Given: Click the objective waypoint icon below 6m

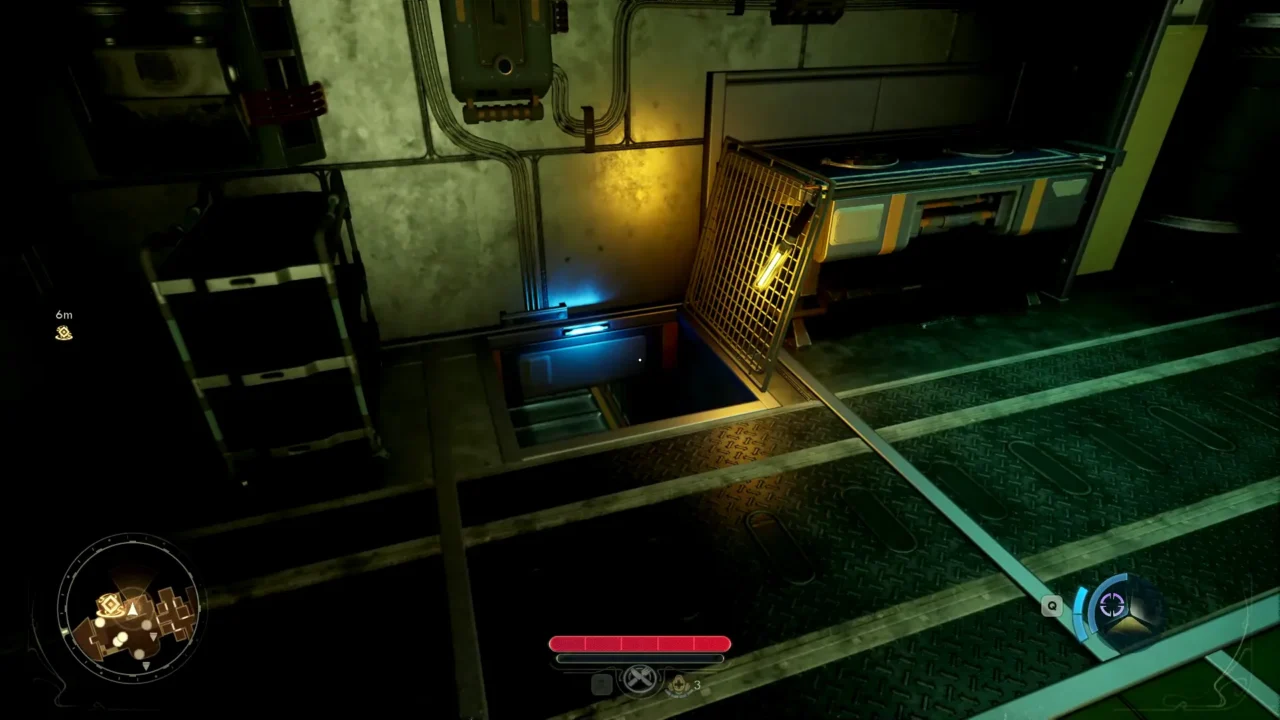Looking at the screenshot, I should (64, 333).
